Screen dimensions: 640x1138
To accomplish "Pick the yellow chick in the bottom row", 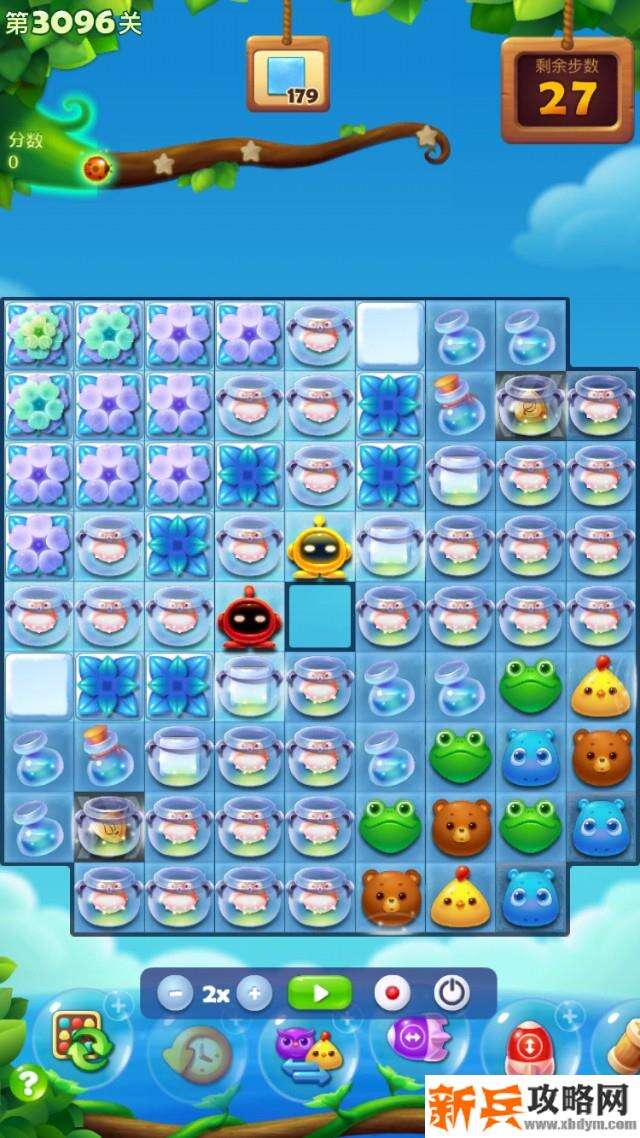I will point(460,897).
